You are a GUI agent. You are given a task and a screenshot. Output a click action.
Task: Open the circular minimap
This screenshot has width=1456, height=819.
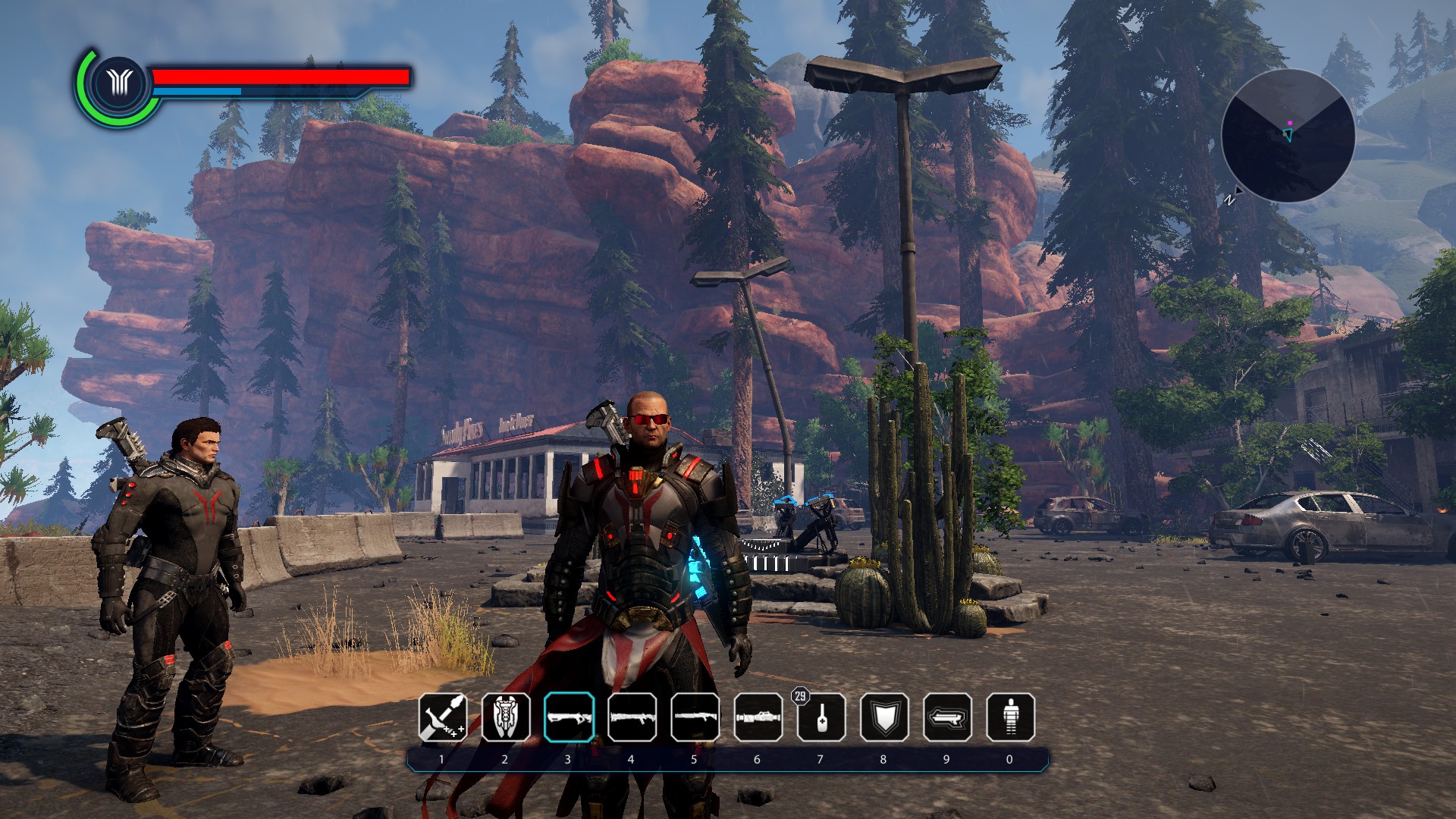point(1288,136)
